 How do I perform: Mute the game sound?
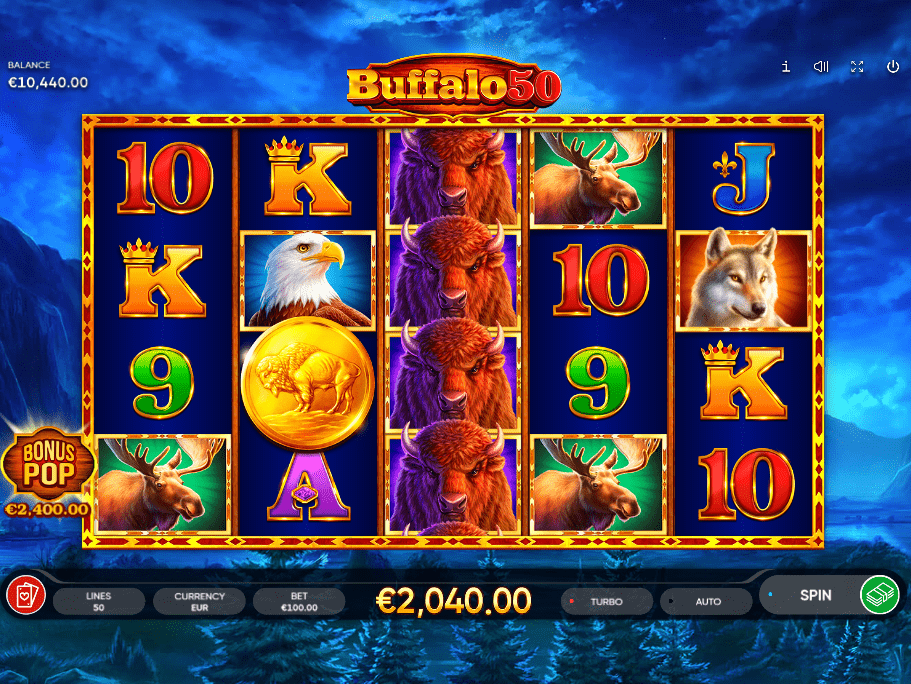point(821,67)
